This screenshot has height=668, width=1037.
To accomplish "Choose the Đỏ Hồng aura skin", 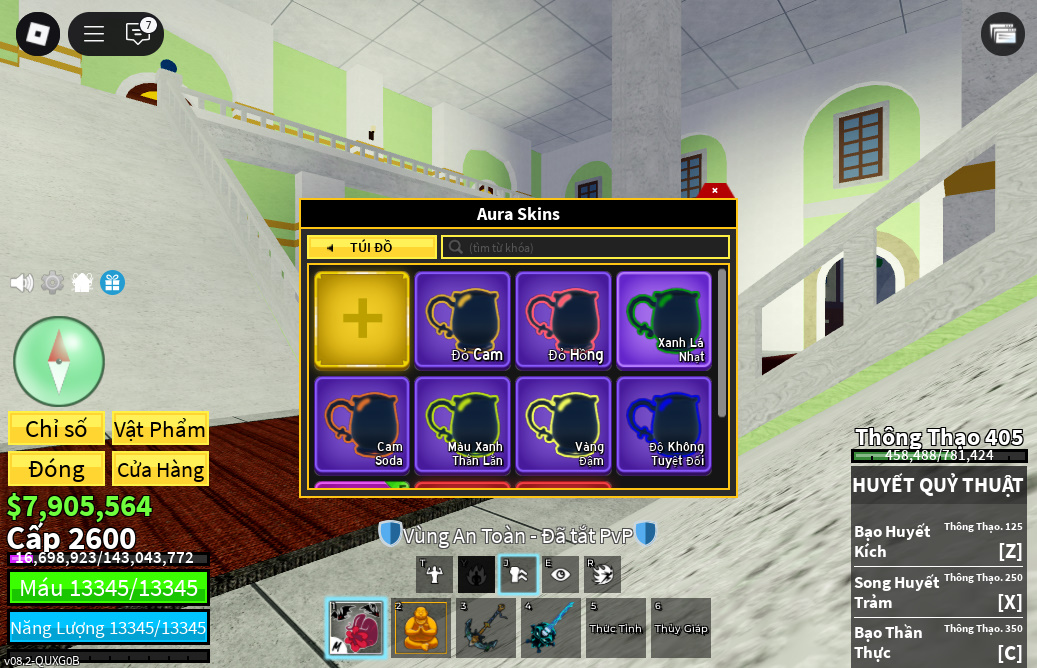I will click(x=564, y=319).
